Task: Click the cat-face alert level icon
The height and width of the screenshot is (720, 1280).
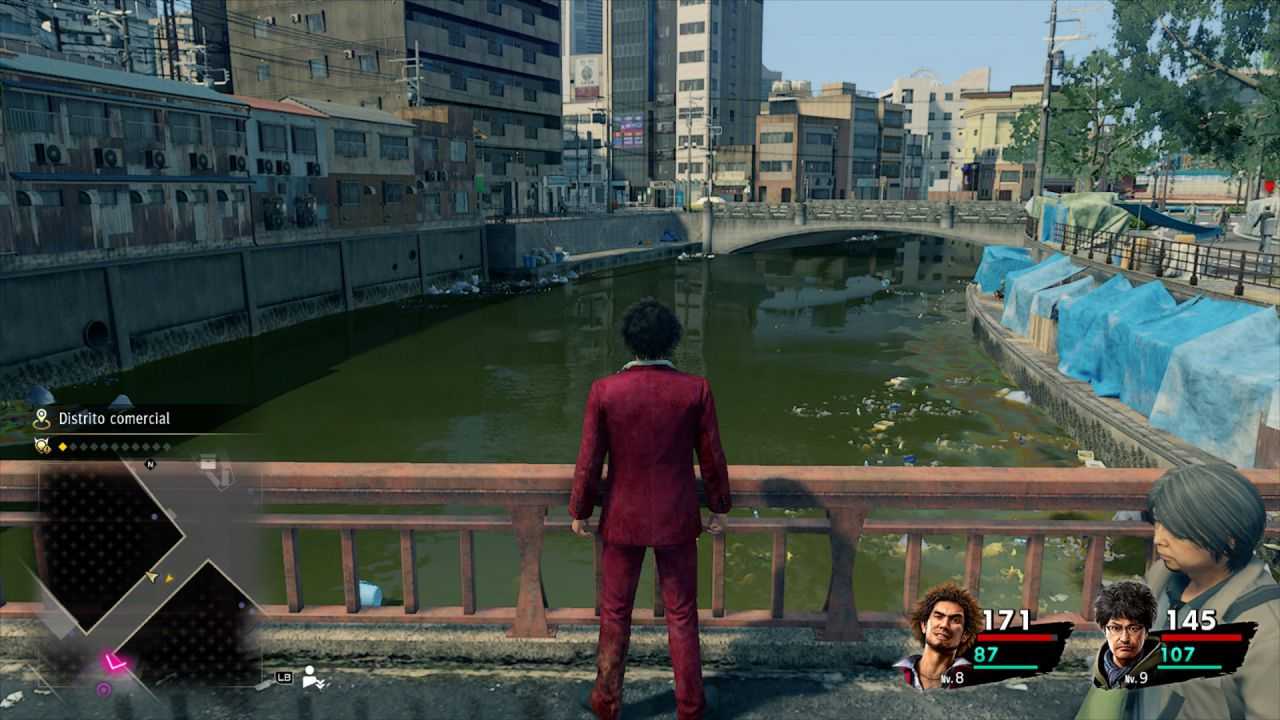Action: coord(42,446)
